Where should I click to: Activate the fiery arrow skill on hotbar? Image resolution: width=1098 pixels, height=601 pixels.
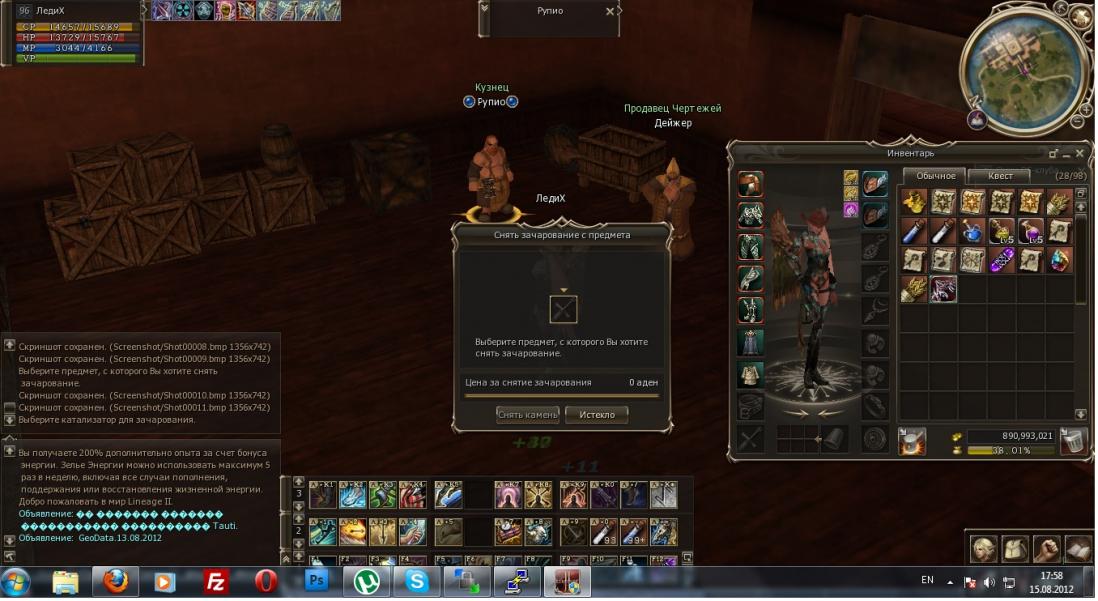pos(352,531)
